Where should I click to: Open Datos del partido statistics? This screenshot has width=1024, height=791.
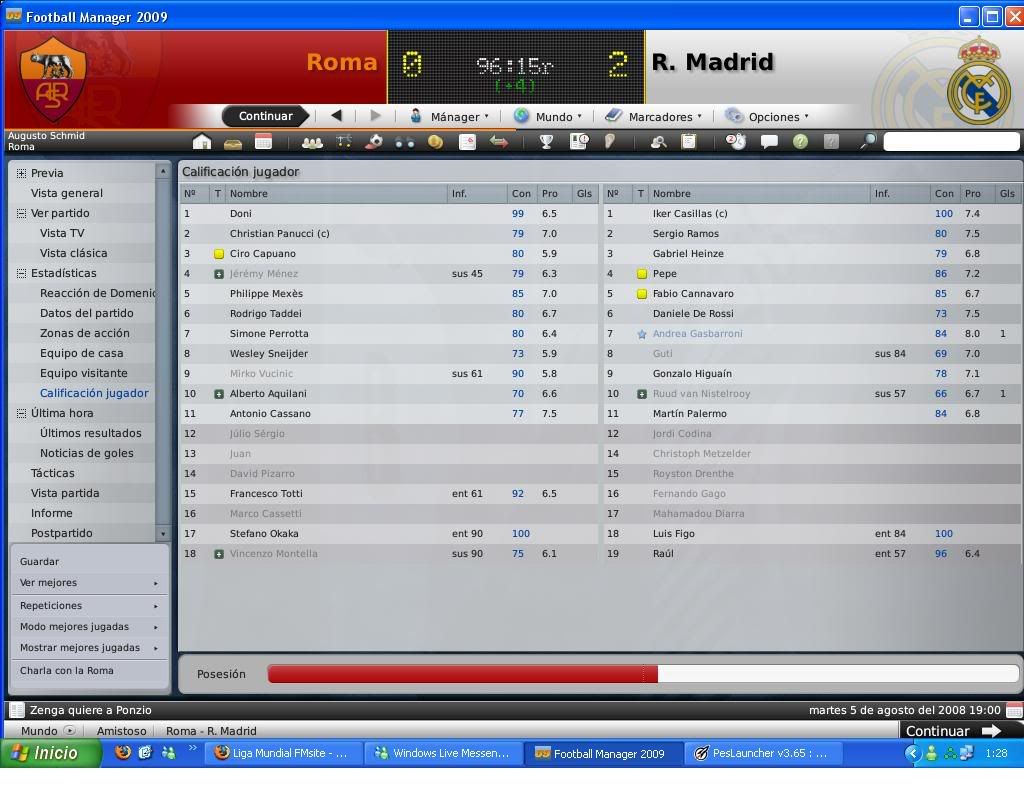coord(86,313)
